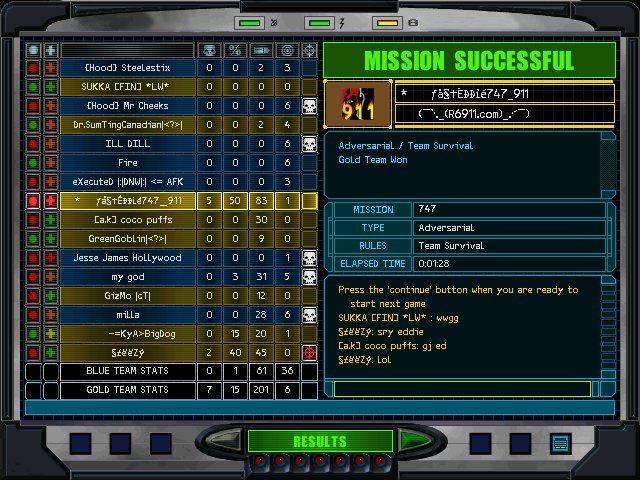Click the accuracy percent column header
The height and width of the screenshot is (480, 640).
click(235, 49)
